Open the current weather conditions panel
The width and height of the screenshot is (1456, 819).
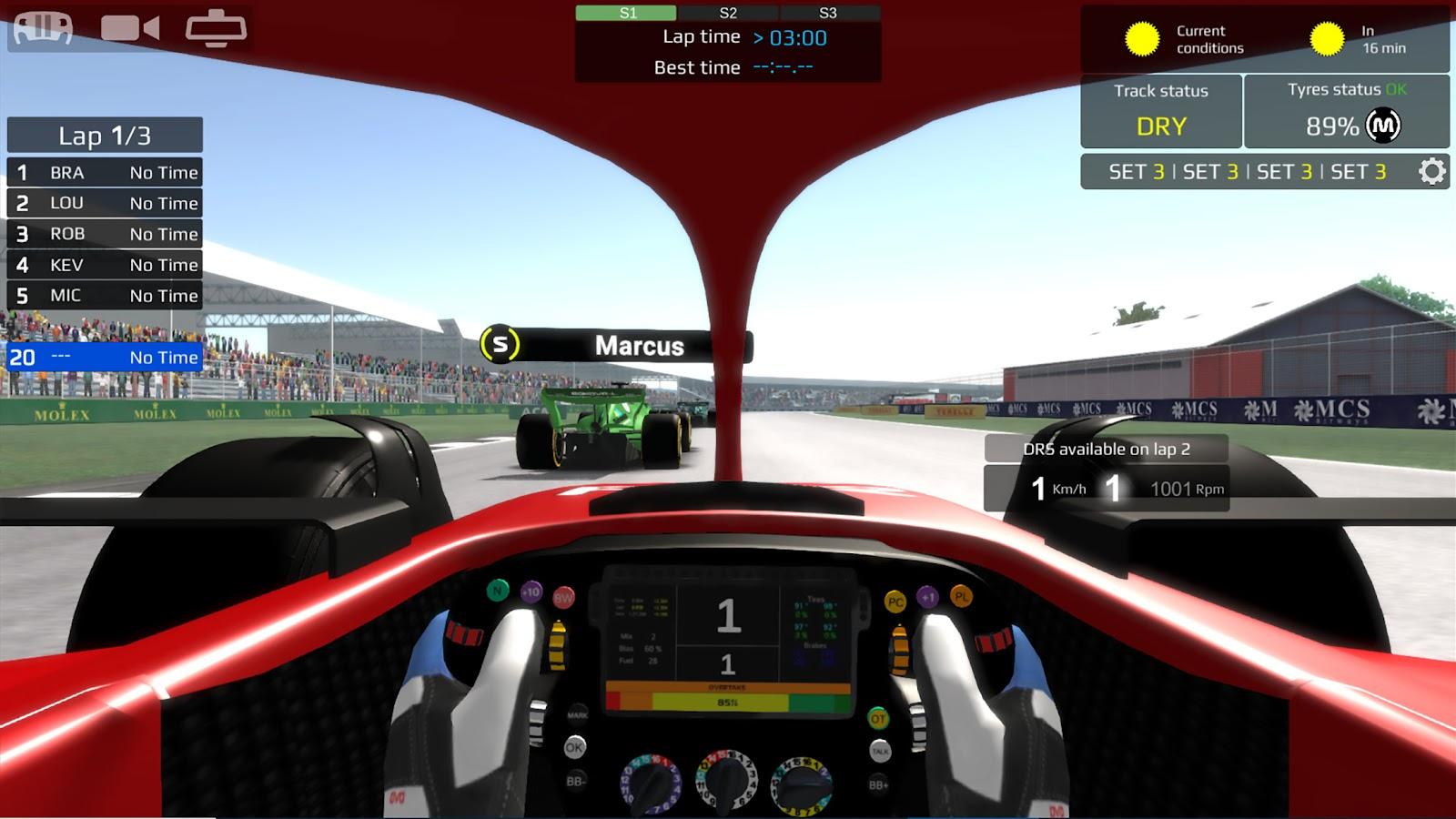[1183, 39]
